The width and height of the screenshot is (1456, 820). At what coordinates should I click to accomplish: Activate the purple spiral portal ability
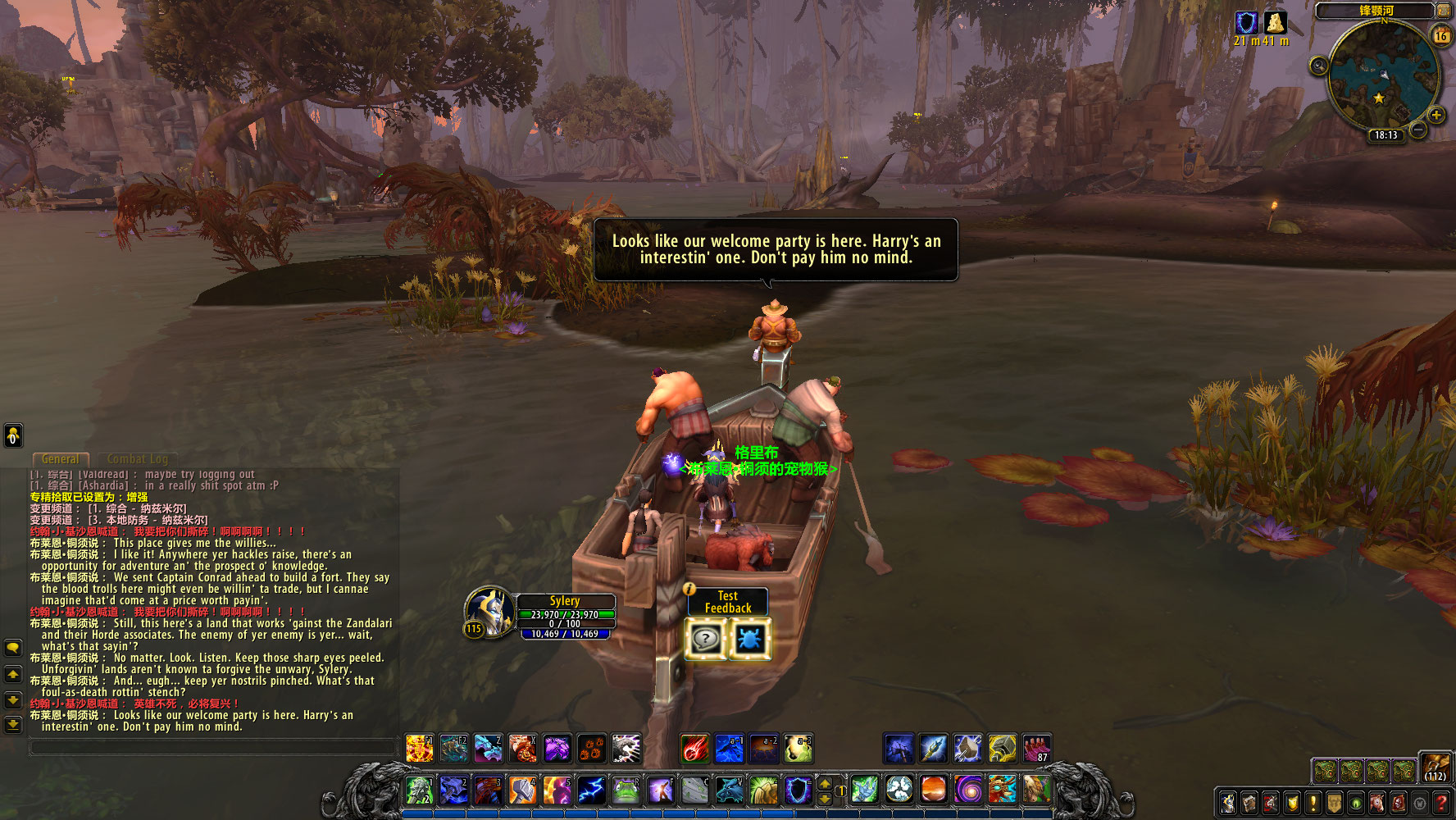[968, 790]
